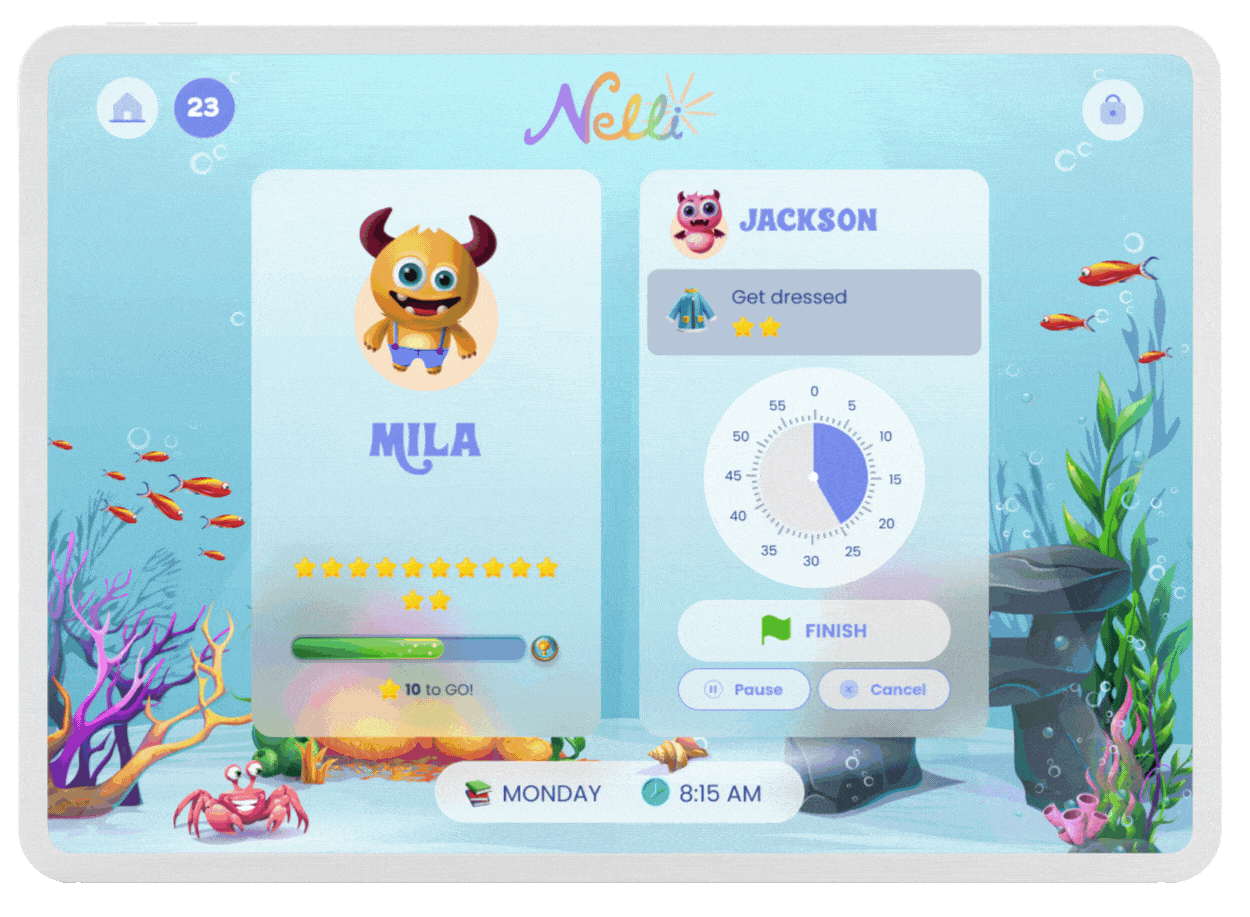The image size is (1250, 917).
Task: Pause the running timer
Action: point(744,689)
